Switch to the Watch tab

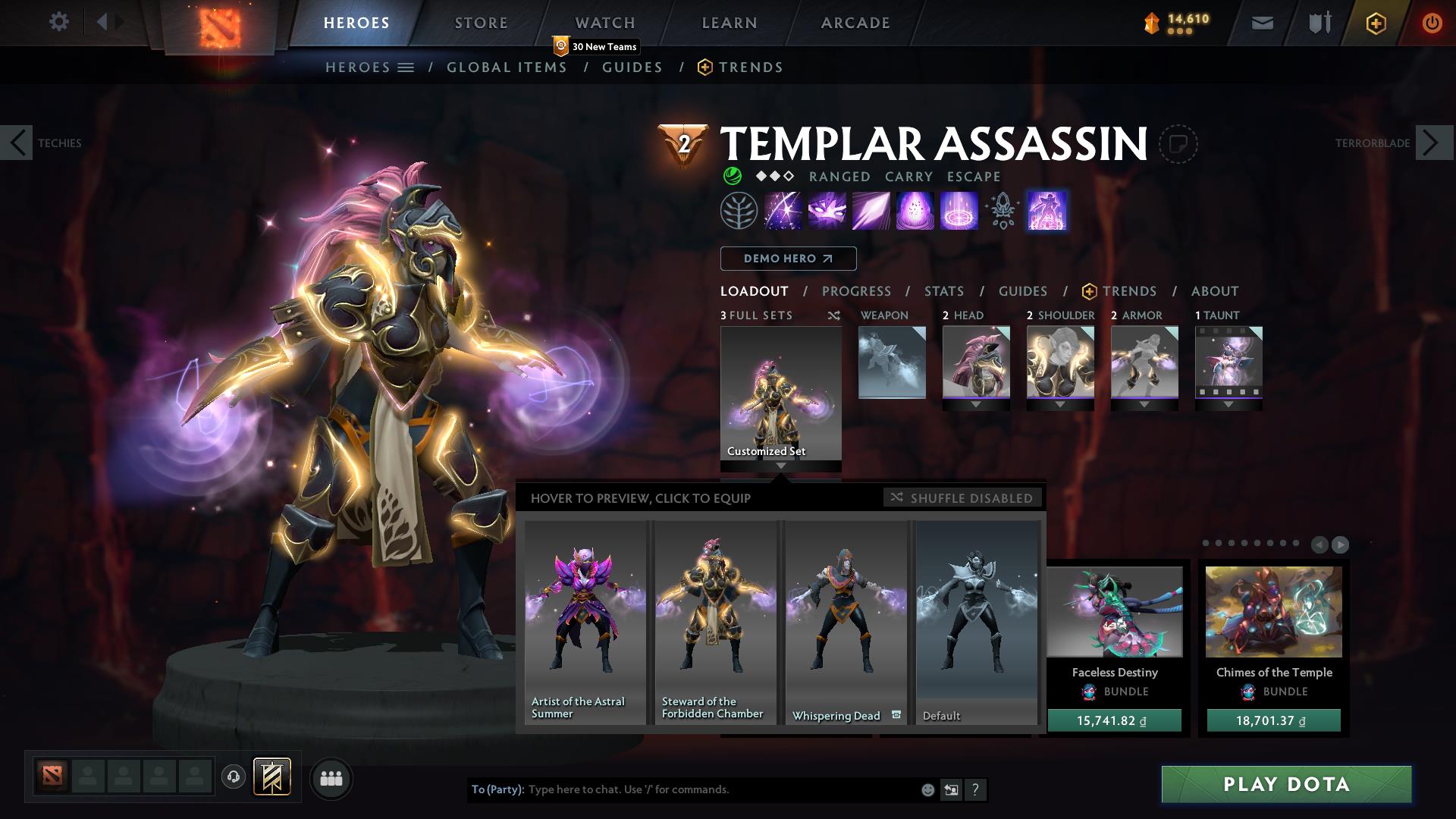click(604, 23)
